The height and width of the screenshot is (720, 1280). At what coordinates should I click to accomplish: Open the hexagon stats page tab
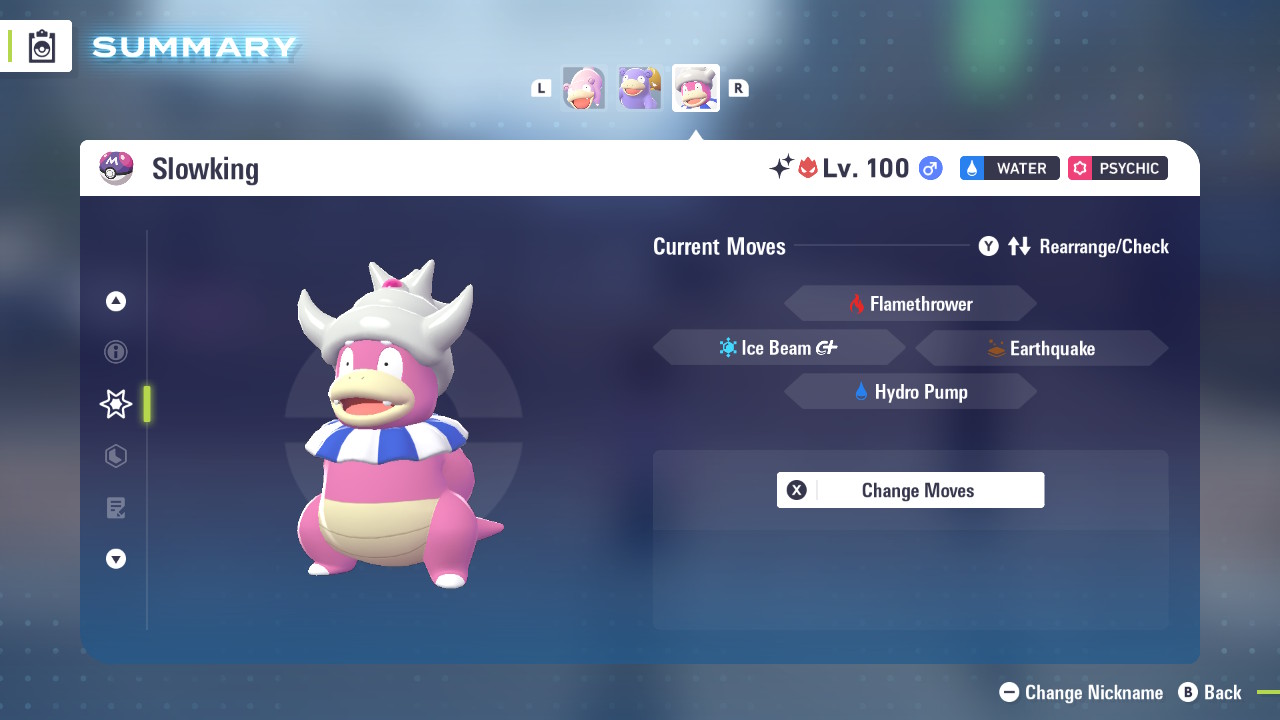coord(116,456)
